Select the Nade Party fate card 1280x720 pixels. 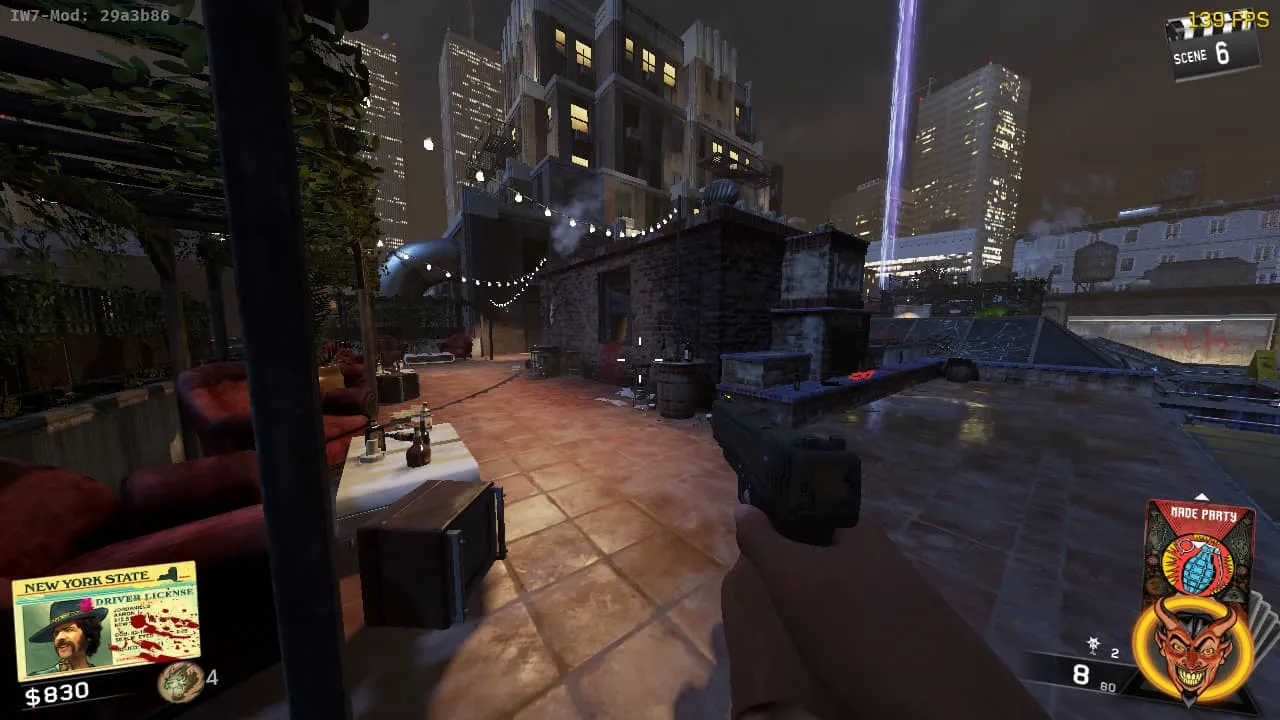point(1198,549)
